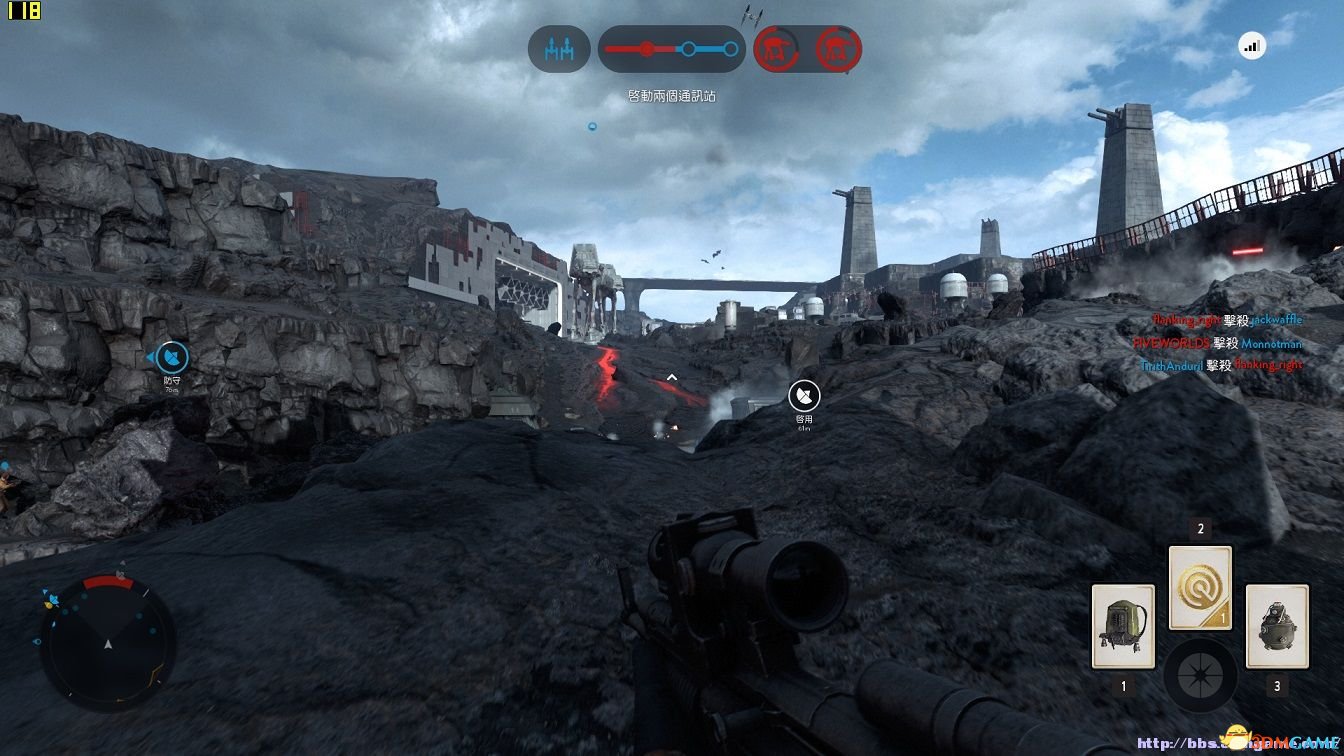Activate the gold charged star card
This screenshot has height=756, width=1344.
tap(1200, 587)
